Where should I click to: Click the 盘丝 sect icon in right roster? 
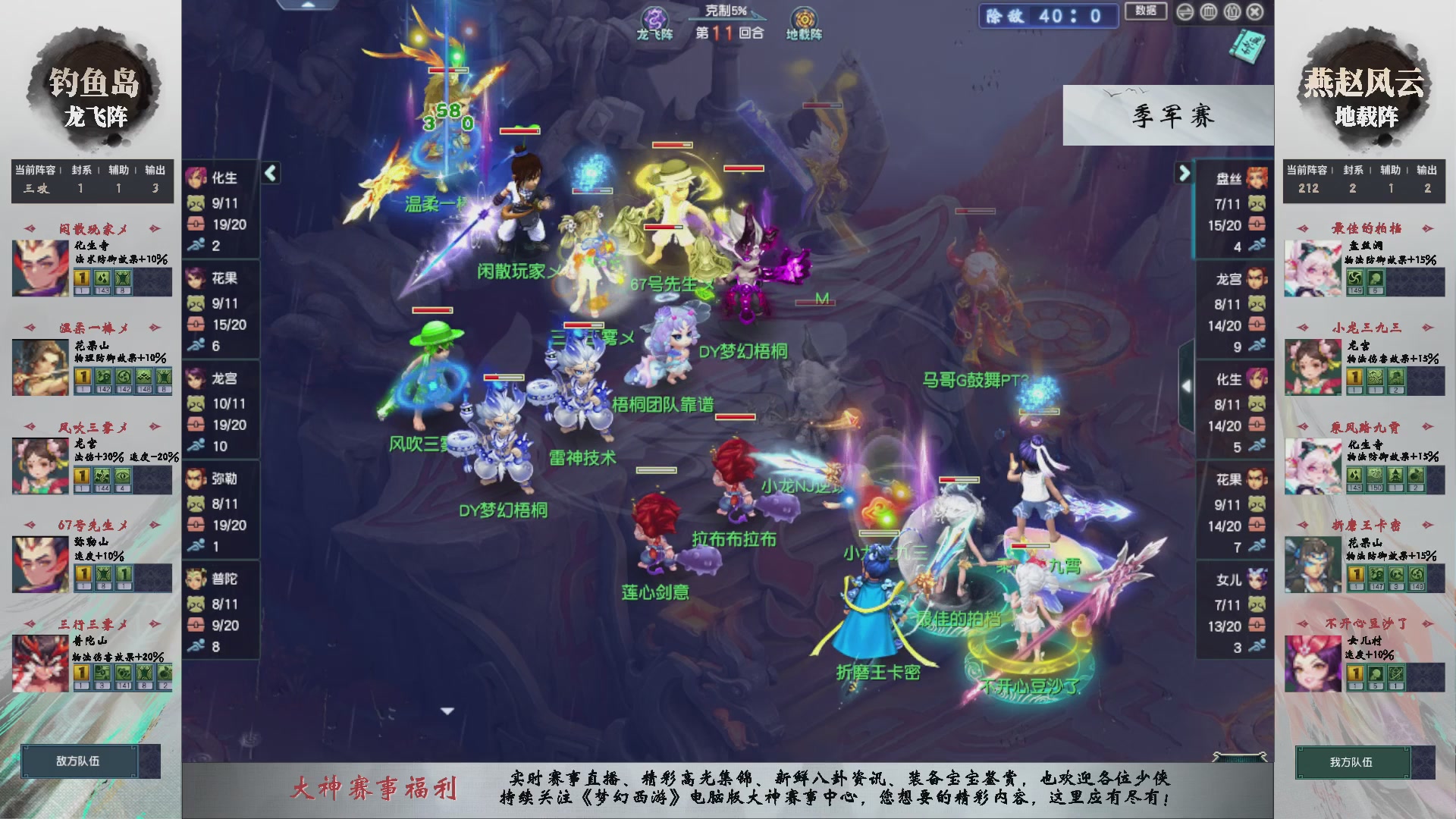(1258, 176)
